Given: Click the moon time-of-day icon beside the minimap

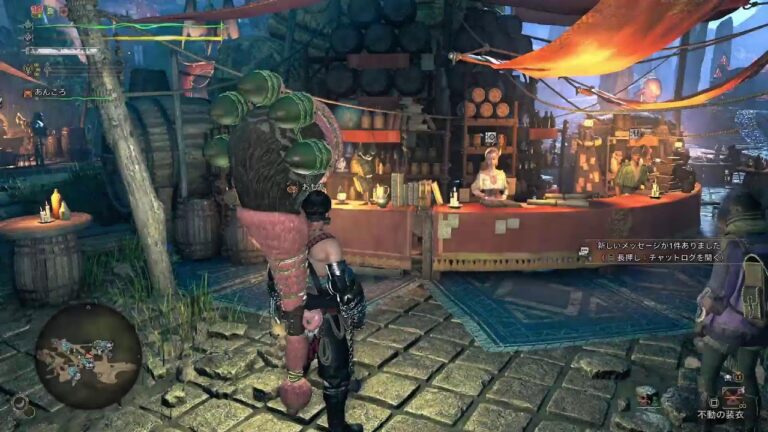Looking at the screenshot, I should [18, 403].
